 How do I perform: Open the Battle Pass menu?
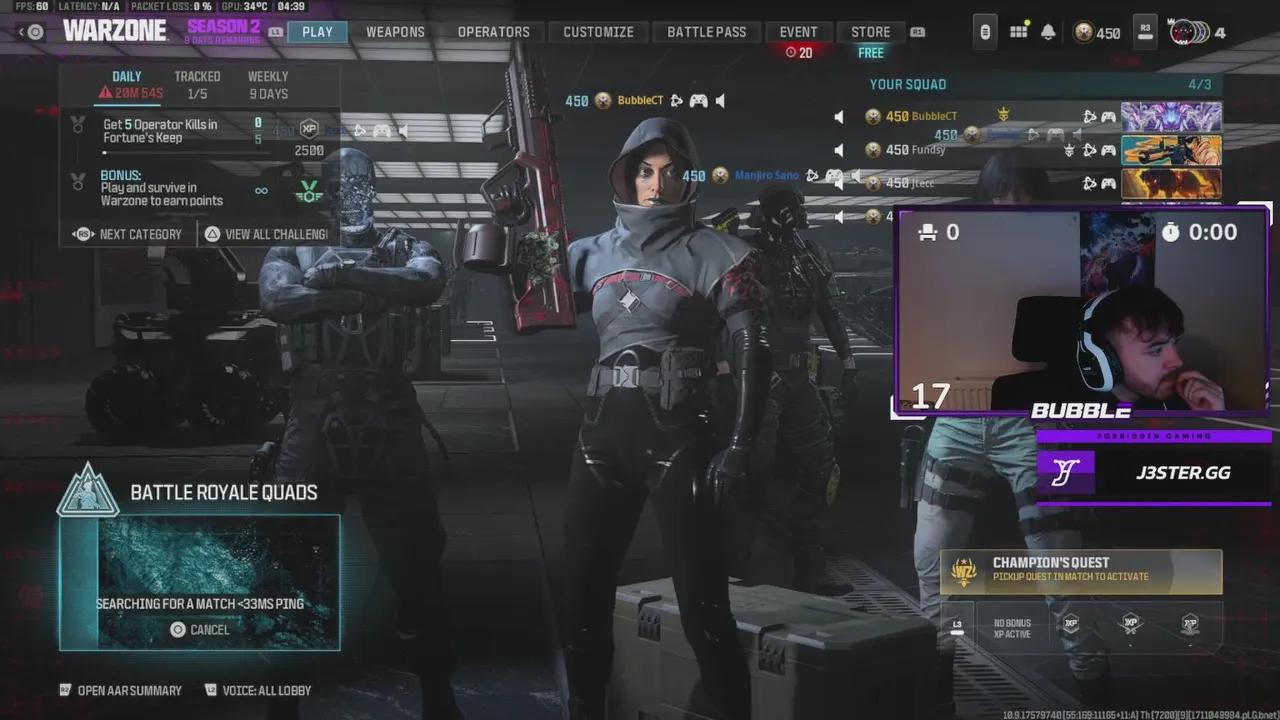coord(707,31)
